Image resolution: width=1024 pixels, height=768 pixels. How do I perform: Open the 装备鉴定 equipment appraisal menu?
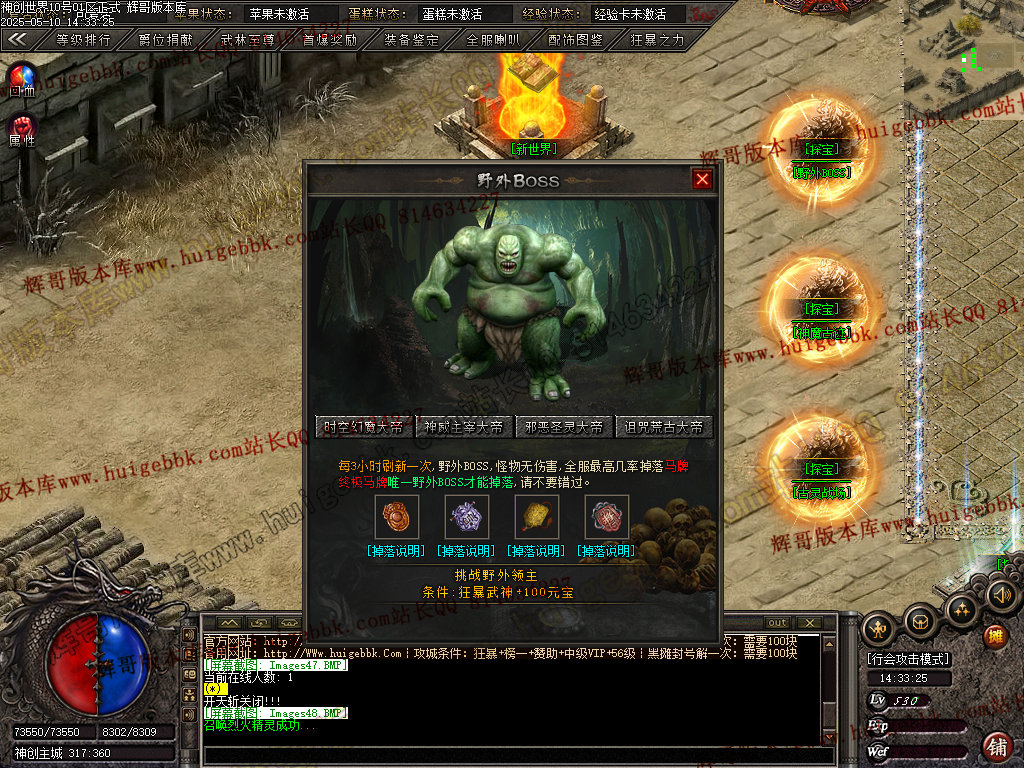(411, 40)
